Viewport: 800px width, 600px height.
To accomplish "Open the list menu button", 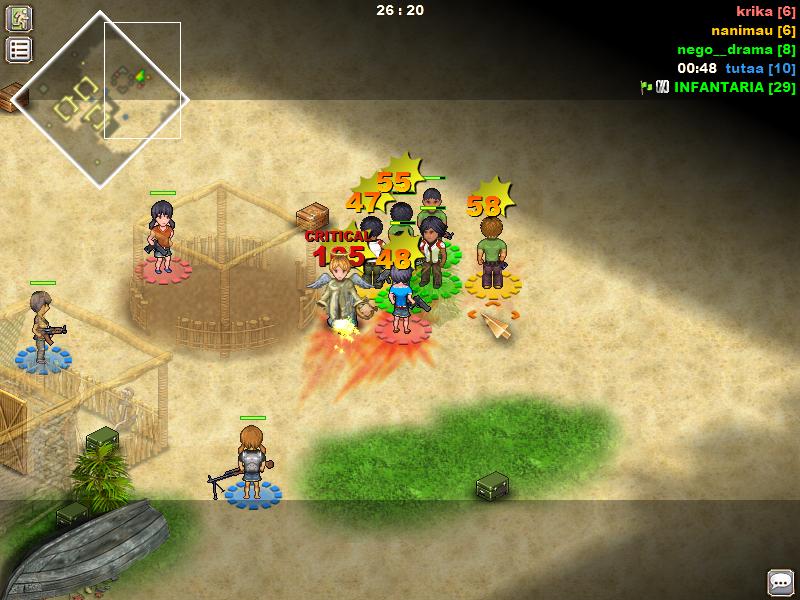I will pos(19,50).
